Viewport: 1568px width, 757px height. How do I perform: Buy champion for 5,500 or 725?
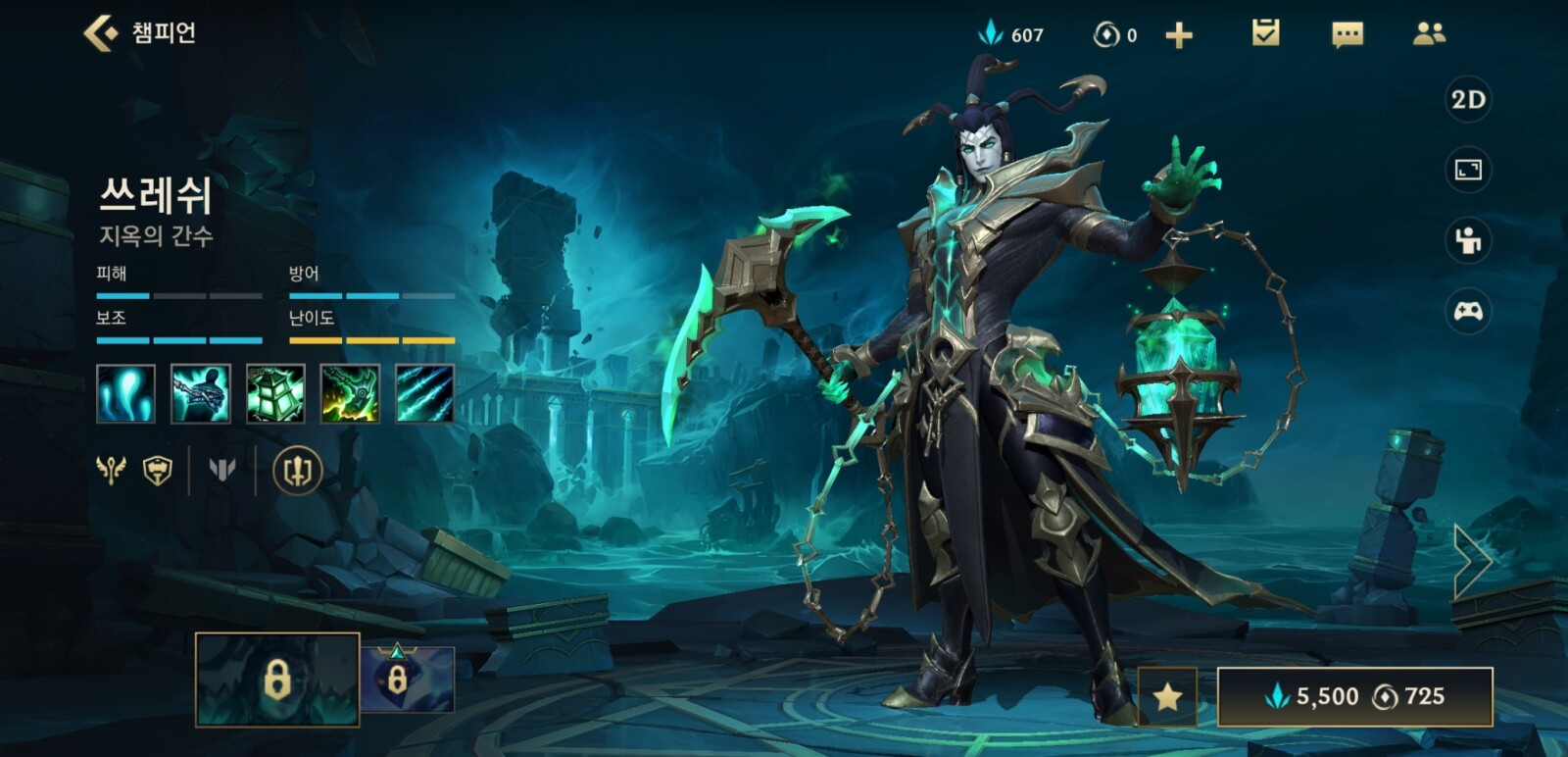pos(1354,696)
